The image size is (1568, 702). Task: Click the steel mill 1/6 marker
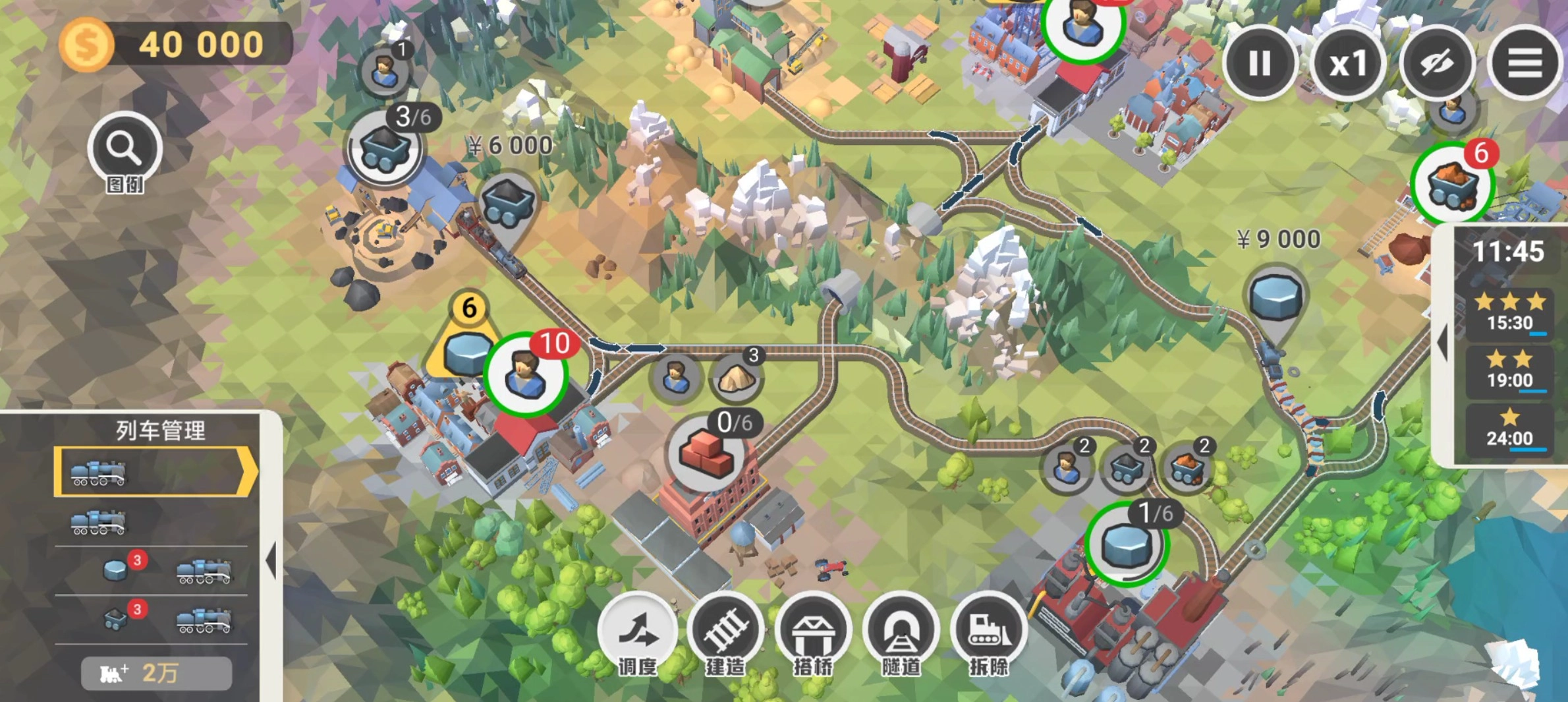point(1126,544)
